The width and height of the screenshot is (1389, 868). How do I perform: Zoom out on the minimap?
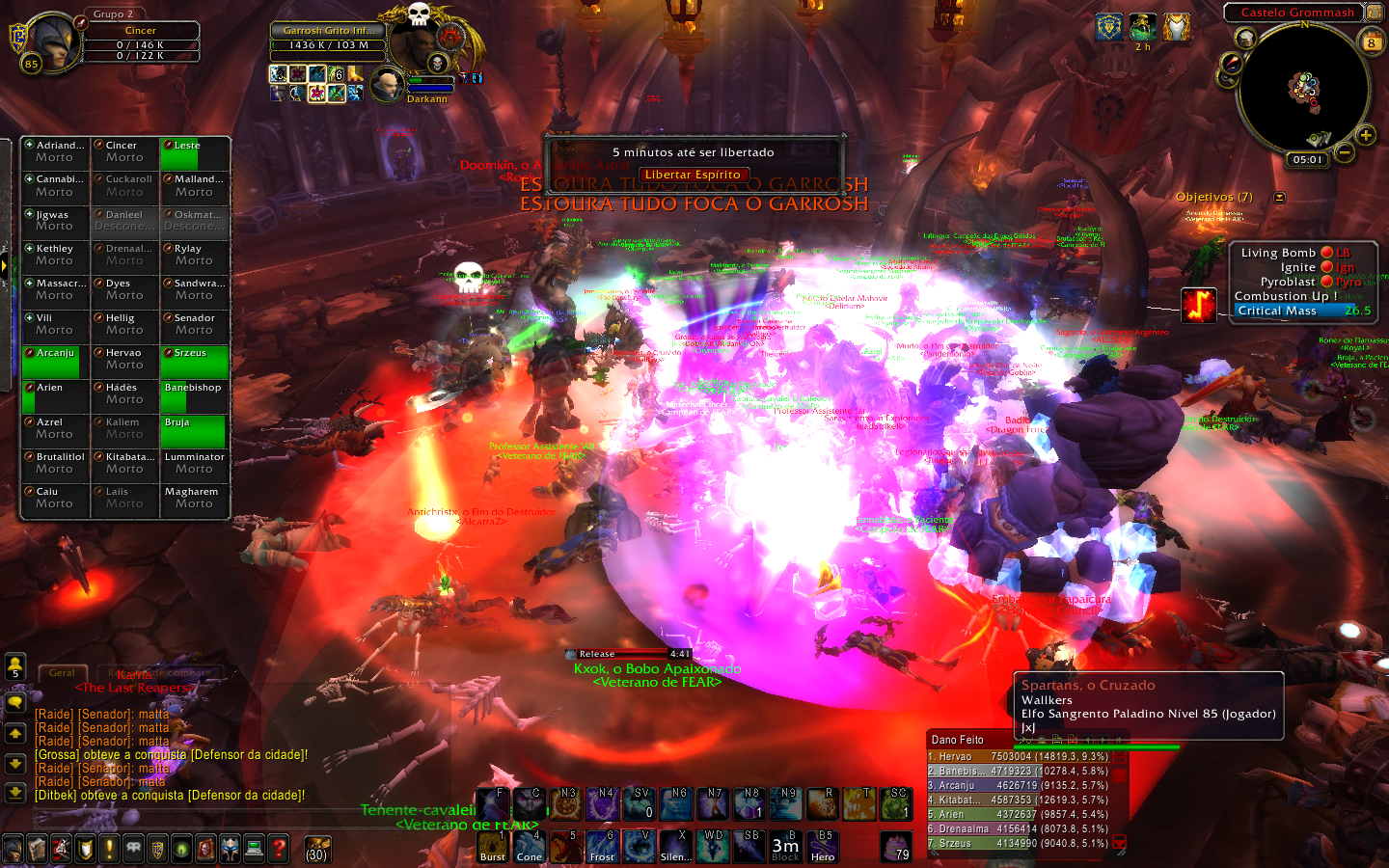point(1345,152)
